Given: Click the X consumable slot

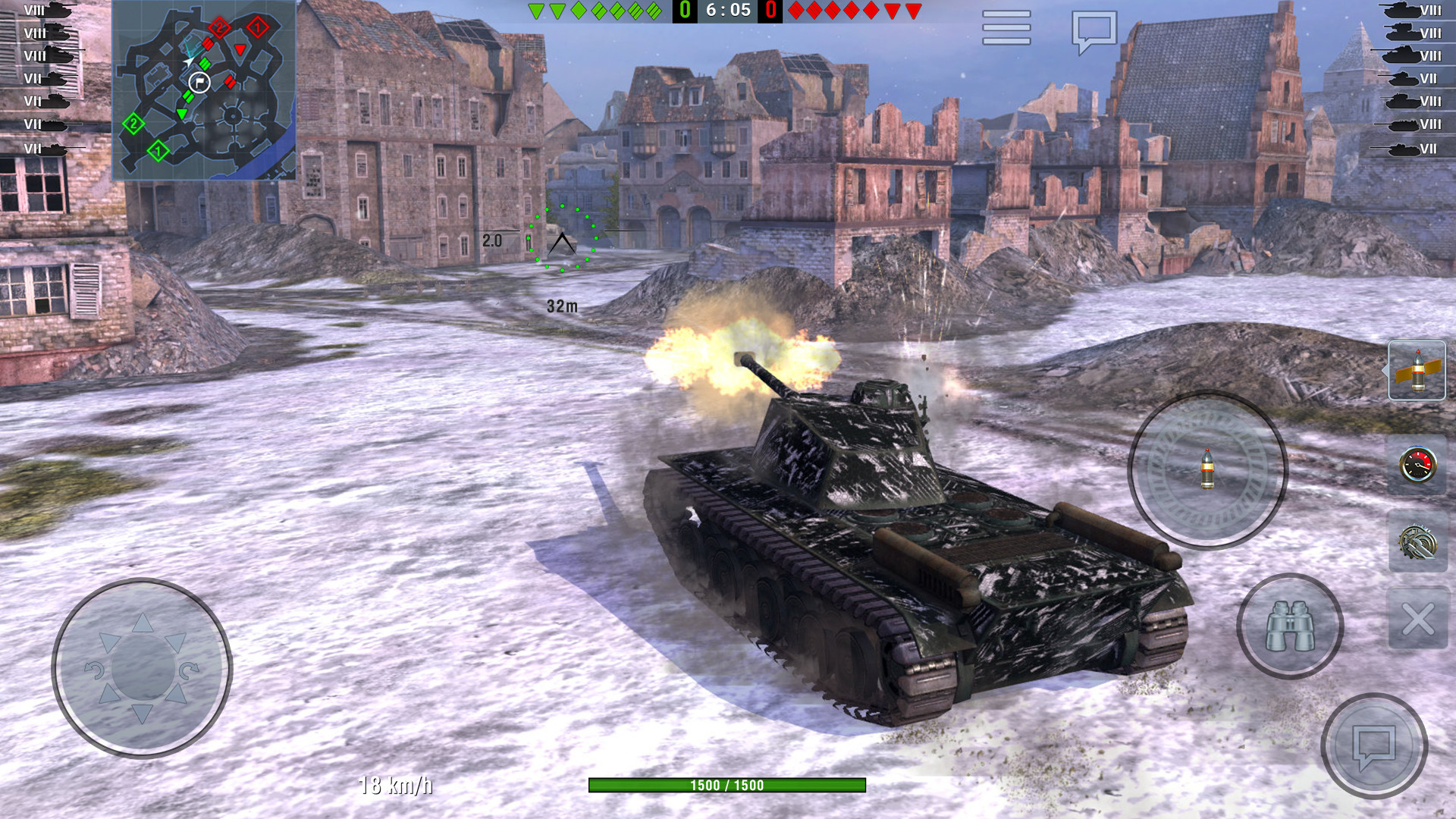Looking at the screenshot, I should coord(1417,619).
